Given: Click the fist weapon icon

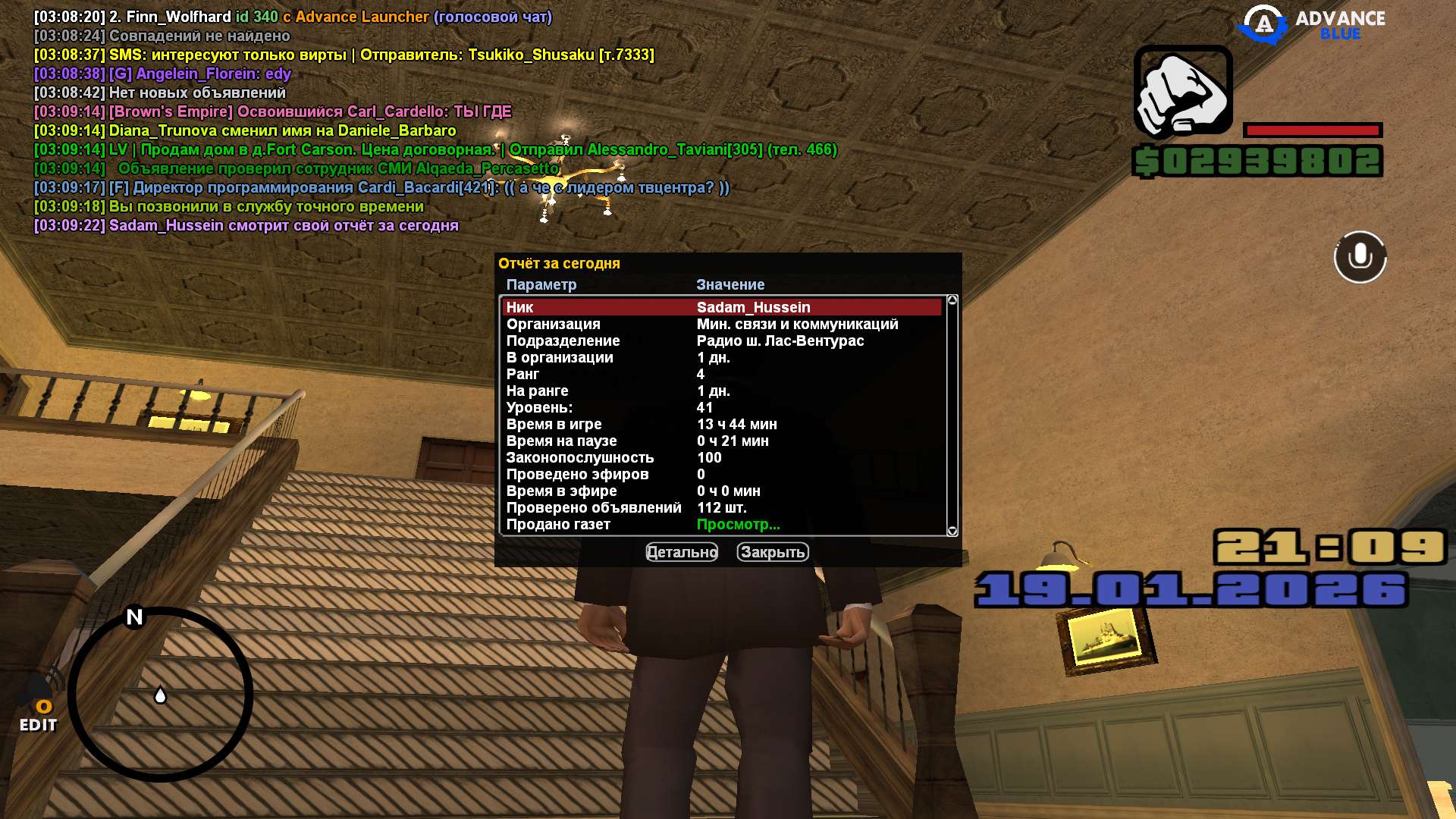Looking at the screenshot, I should click(1182, 92).
